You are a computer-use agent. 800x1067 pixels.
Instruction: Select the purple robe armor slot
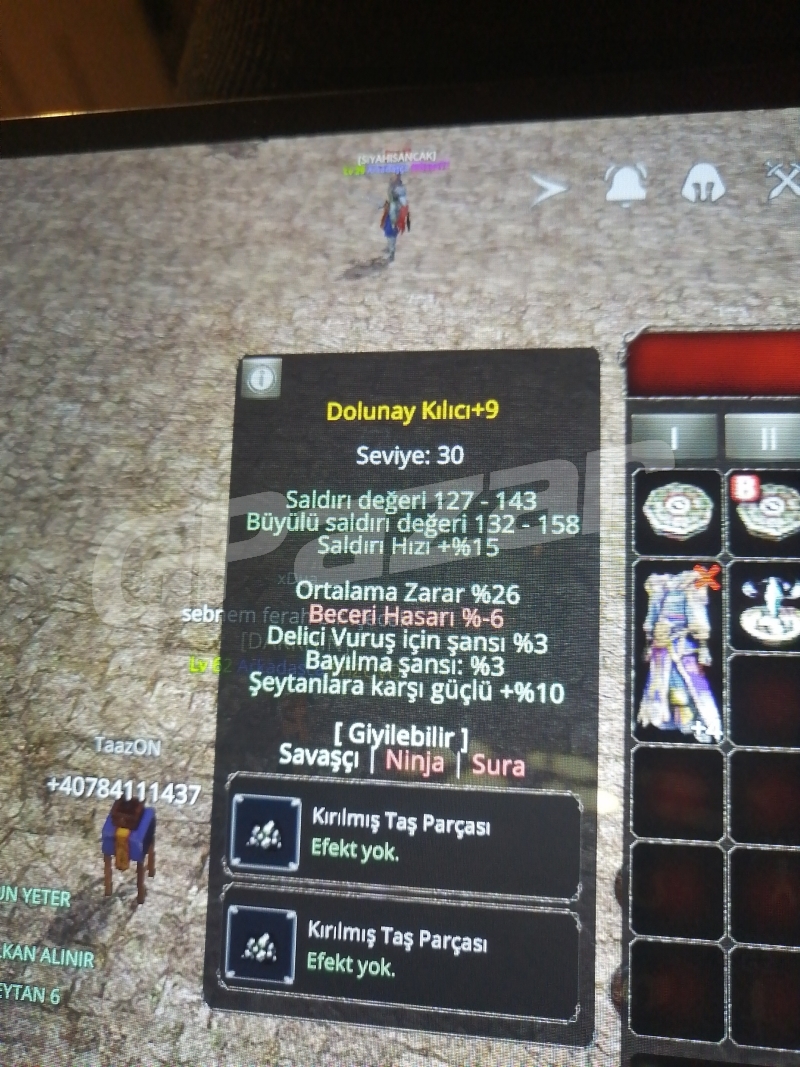point(678,651)
